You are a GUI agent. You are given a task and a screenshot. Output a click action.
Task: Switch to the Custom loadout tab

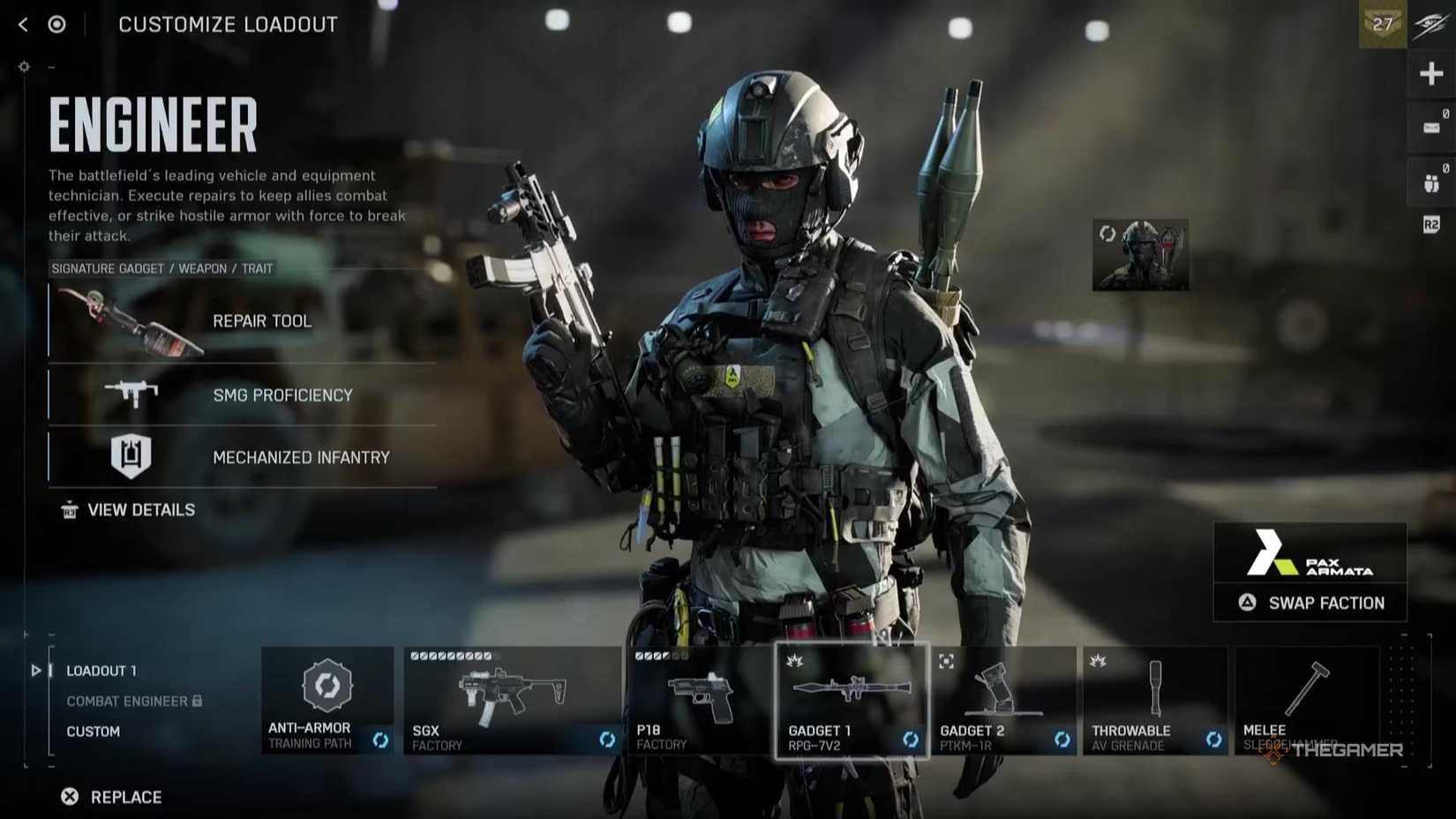pyautogui.click(x=94, y=732)
